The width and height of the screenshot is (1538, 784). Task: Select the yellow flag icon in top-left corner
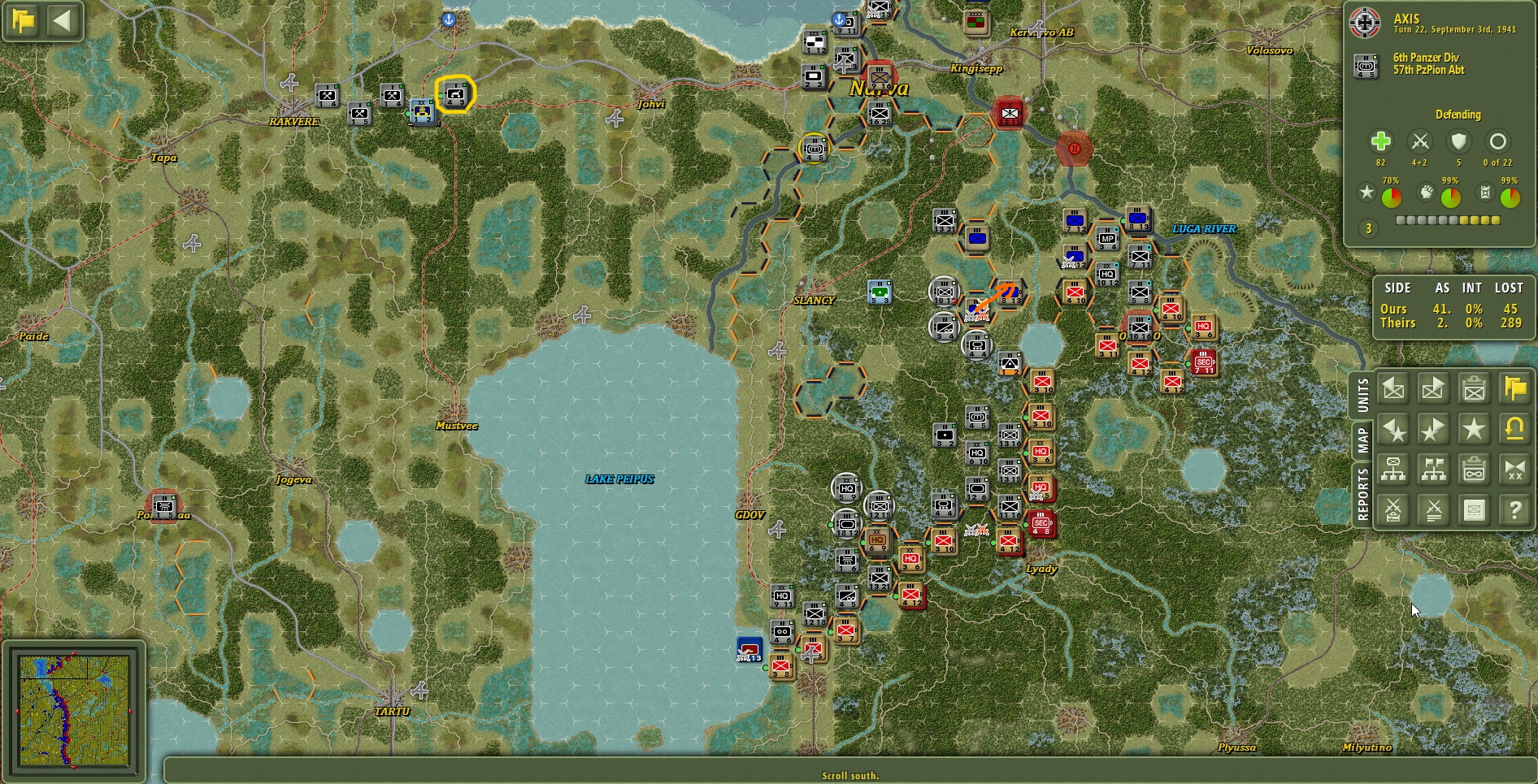(x=22, y=21)
